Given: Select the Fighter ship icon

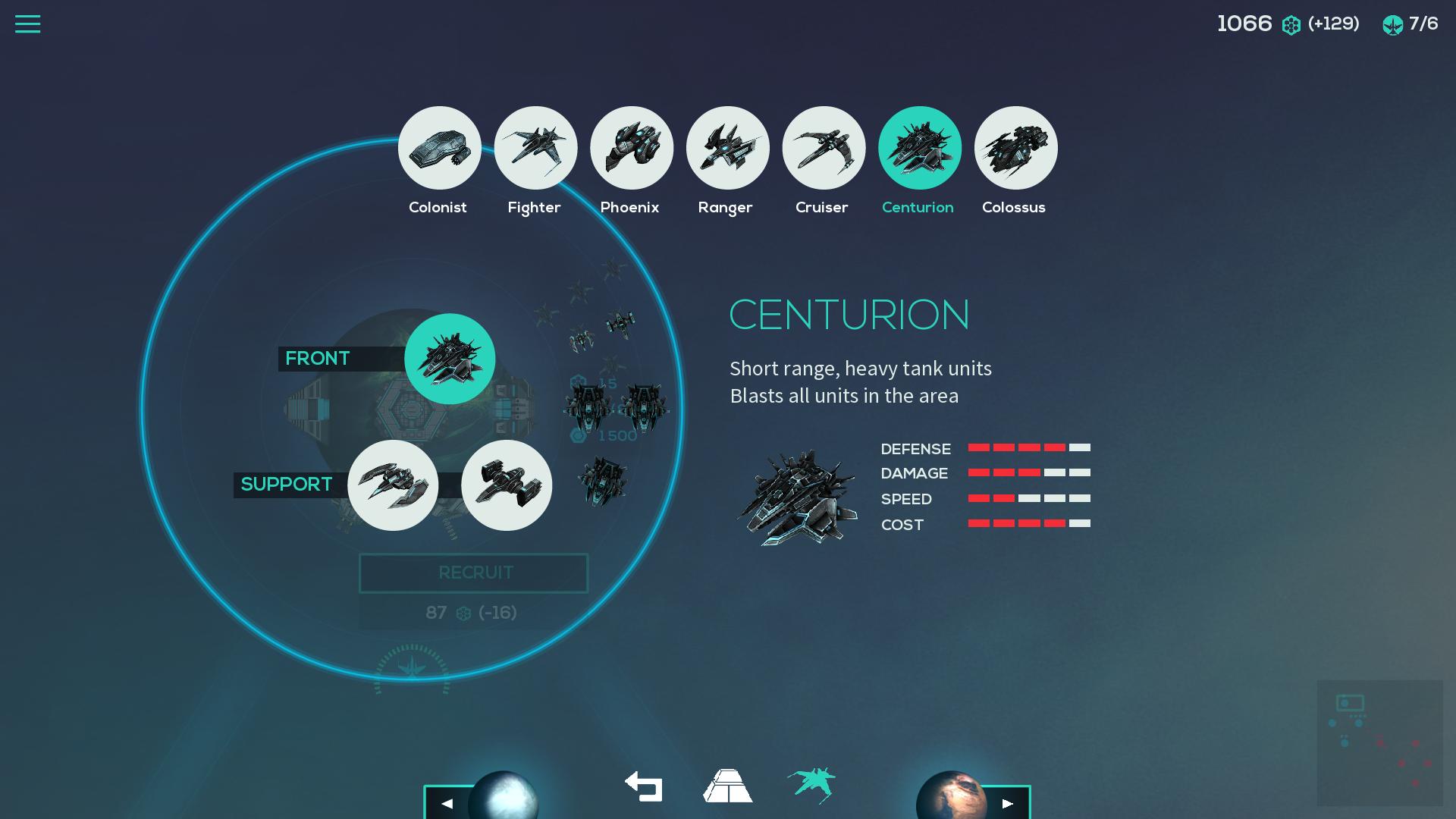Looking at the screenshot, I should (x=535, y=148).
